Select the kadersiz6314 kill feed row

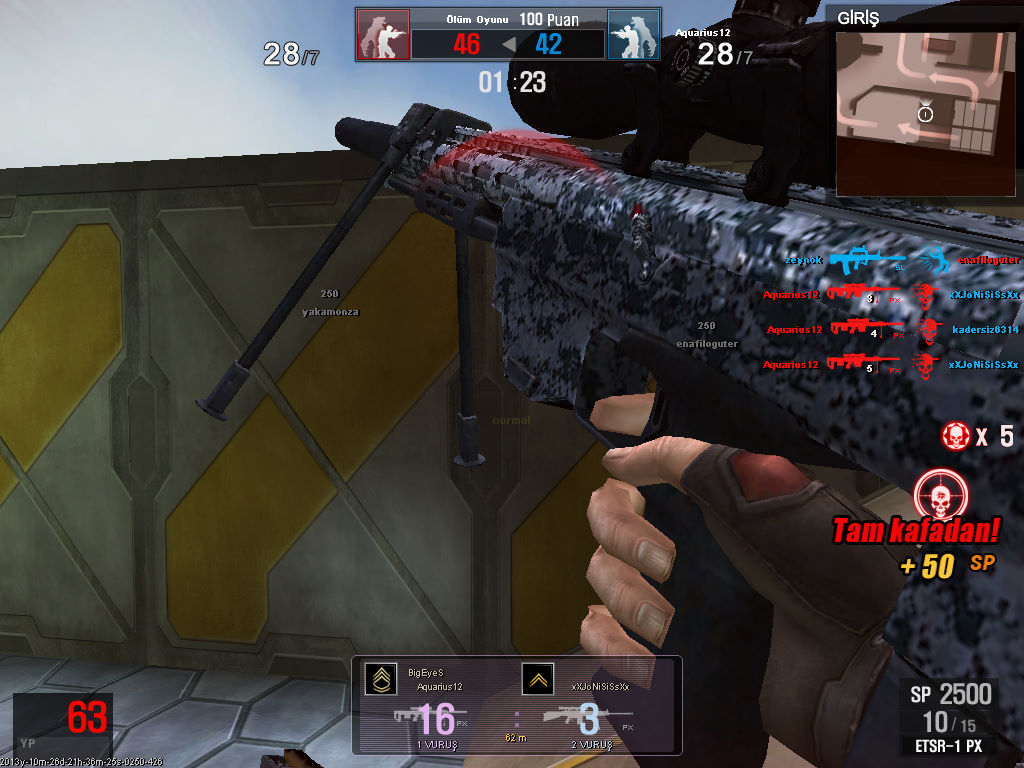click(x=892, y=329)
